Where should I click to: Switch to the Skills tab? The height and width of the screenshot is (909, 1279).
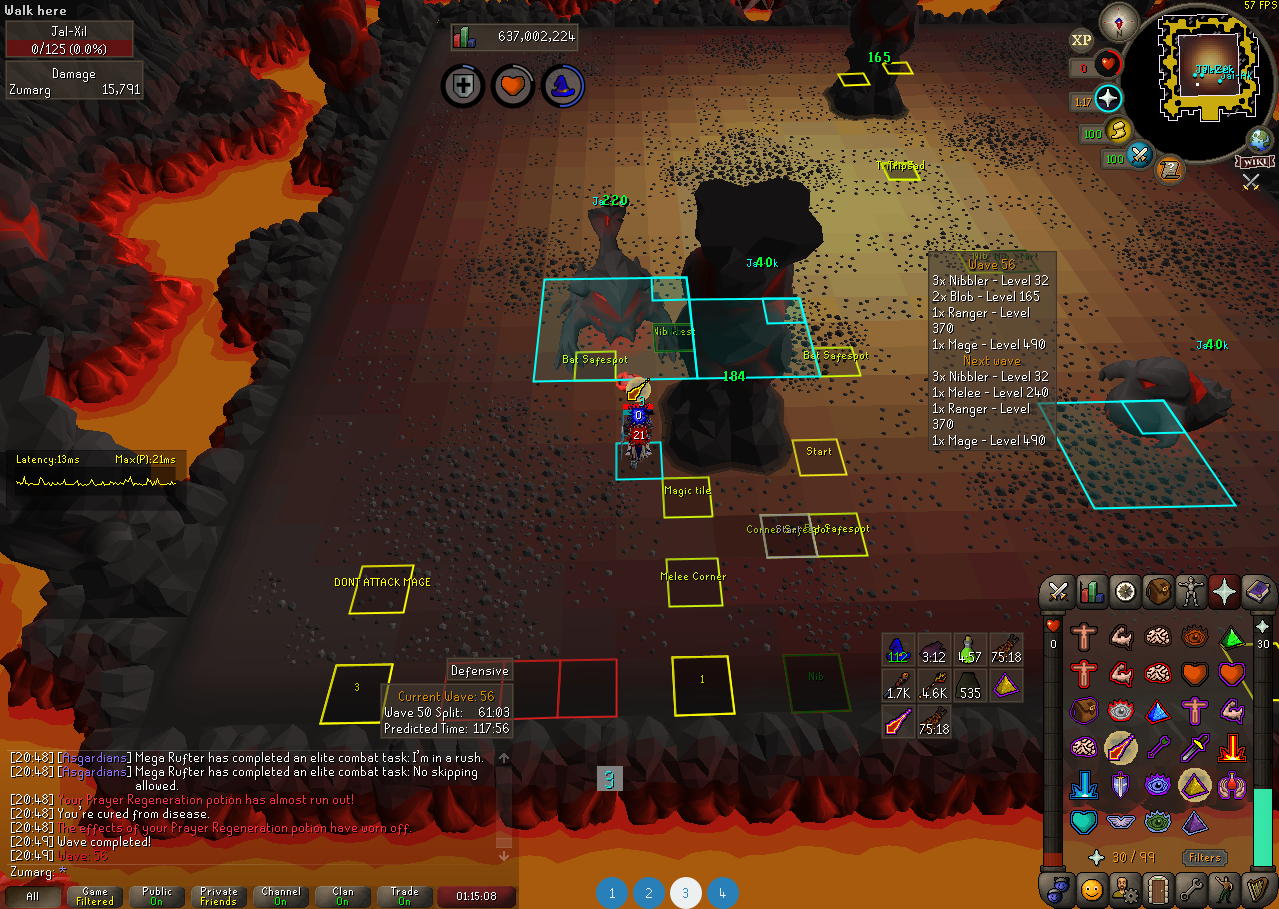(x=1091, y=592)
